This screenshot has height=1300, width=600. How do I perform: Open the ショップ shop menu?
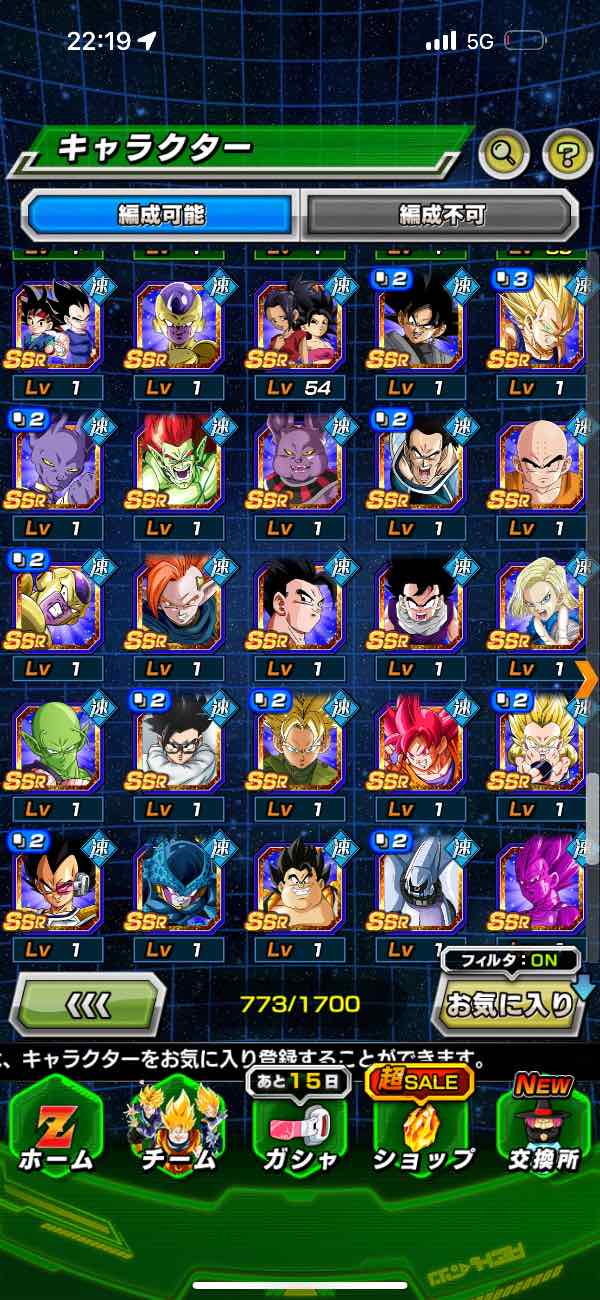pyautogui.click(x=422, y=1130)
